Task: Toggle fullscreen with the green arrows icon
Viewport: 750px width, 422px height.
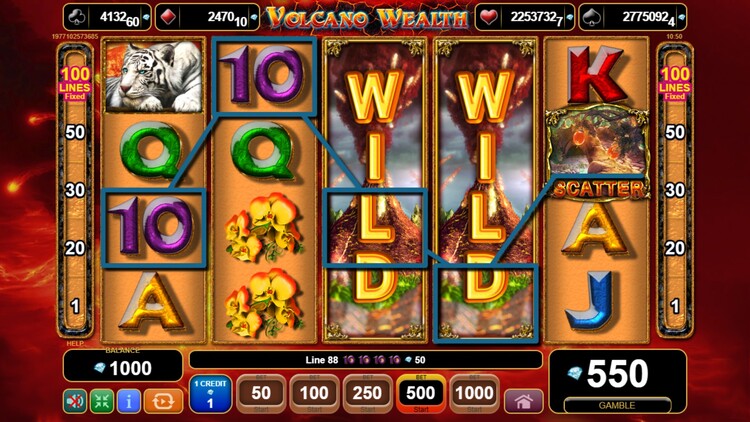Action: [x=102, y=401]
